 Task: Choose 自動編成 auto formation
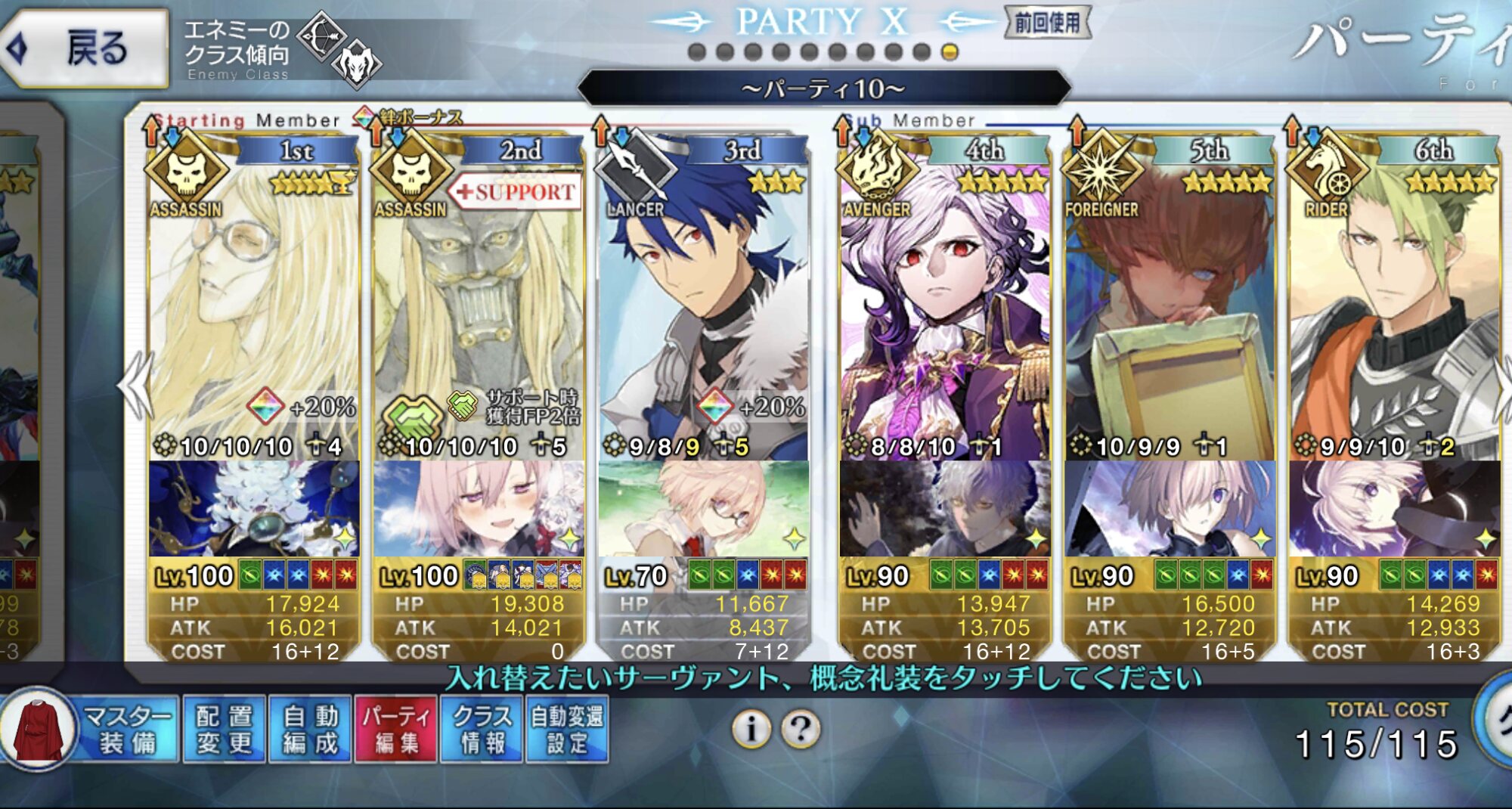coord(310,730)
